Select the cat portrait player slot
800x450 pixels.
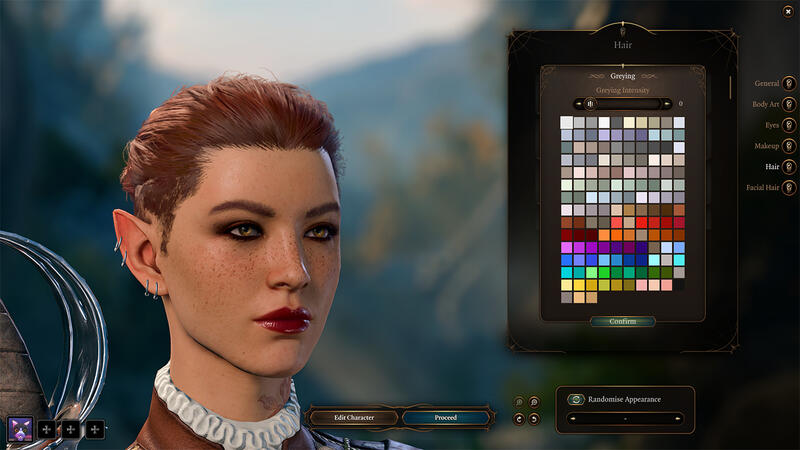point(20,429)
